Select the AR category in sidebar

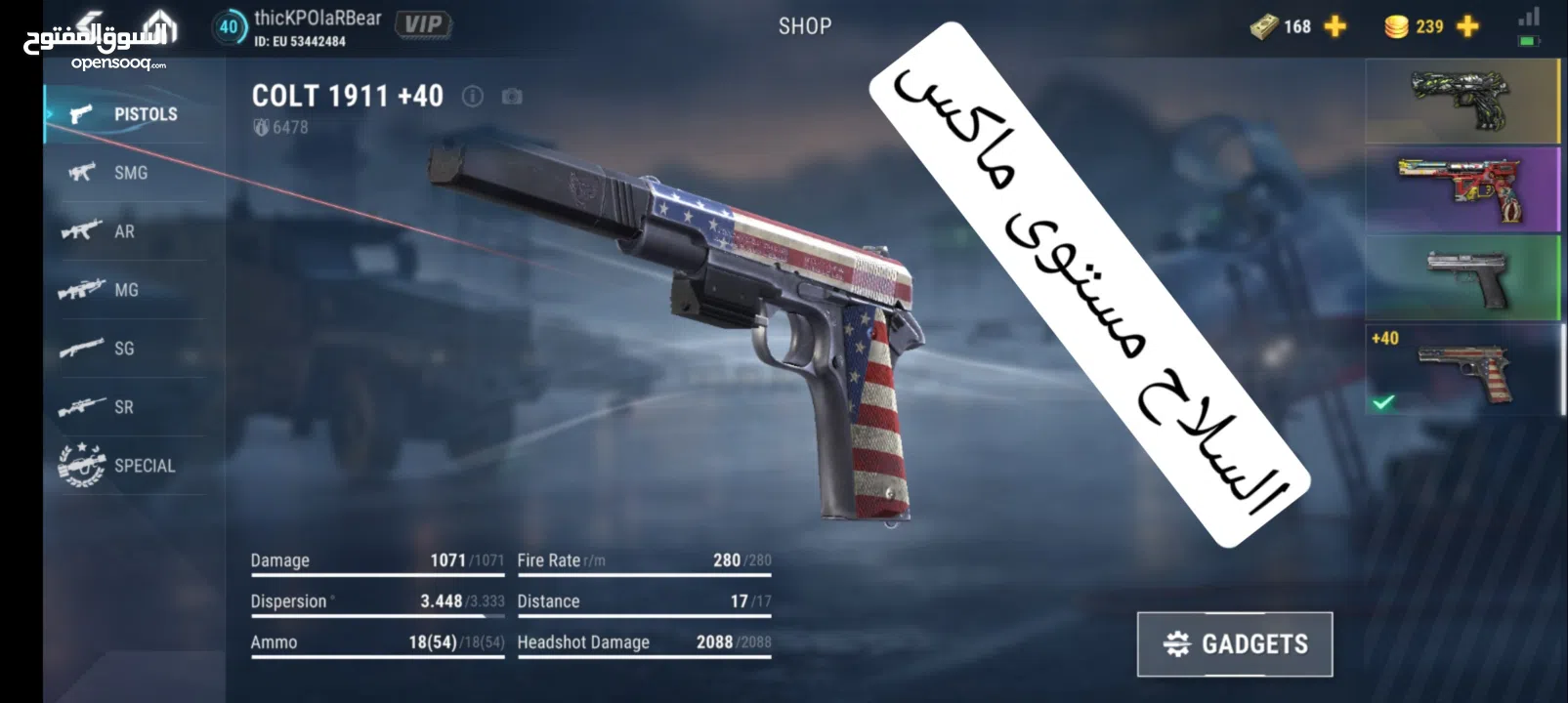pyautogui.click(x=81, y=231)
